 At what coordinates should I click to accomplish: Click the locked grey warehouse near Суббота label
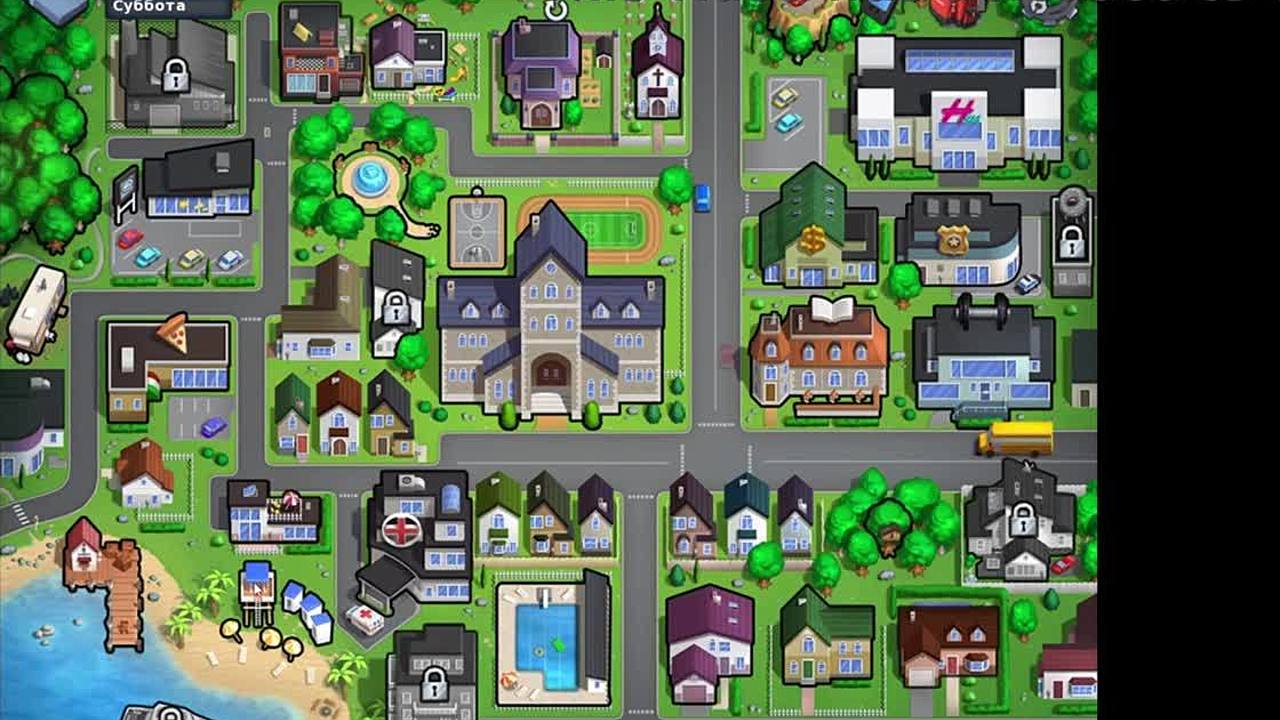click(x=175, y=70)
